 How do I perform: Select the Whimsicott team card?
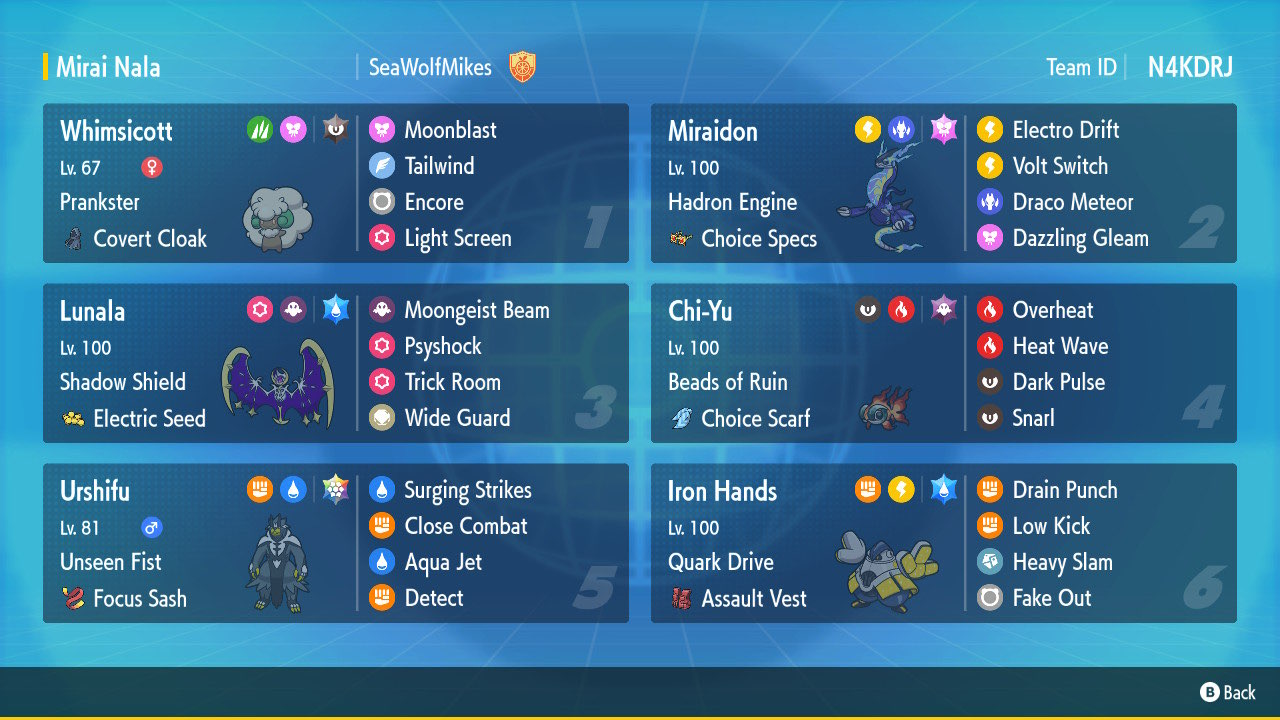click(335, 184)
